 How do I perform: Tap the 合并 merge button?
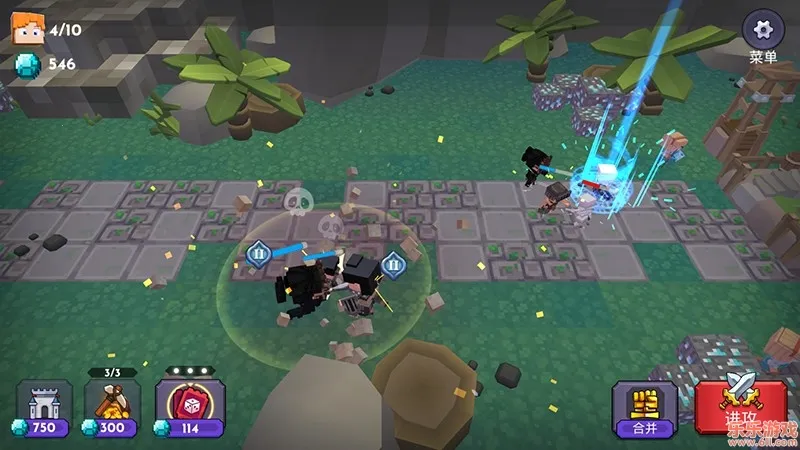point(643,408)
